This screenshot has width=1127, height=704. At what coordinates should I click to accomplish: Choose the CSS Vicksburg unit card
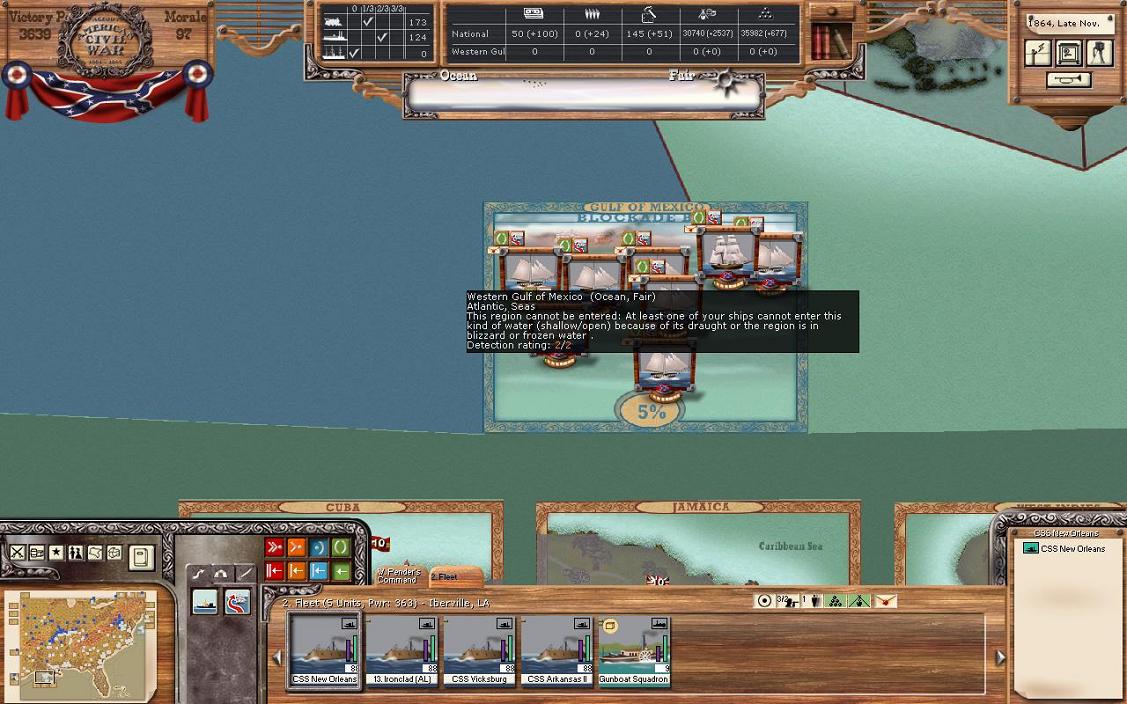pyautogui.click(x=479, y=650)
